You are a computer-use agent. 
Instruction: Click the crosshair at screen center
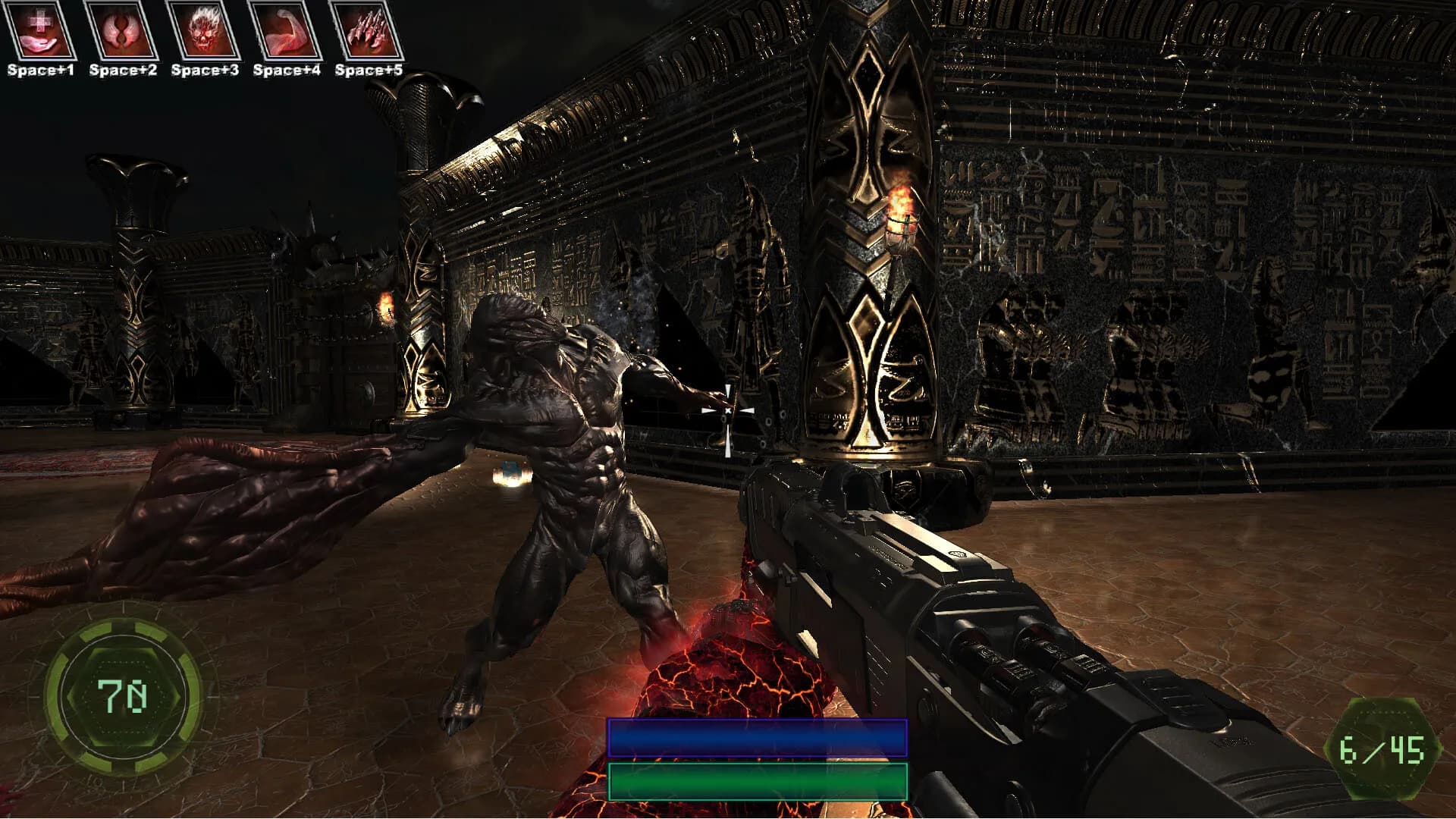point(728,409)
